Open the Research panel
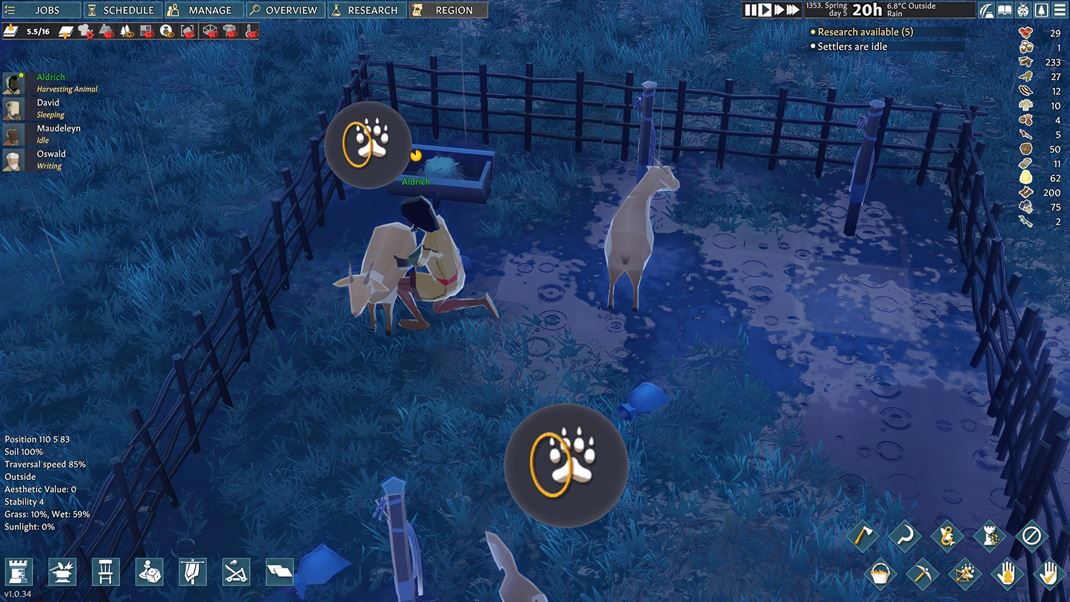Image resolution: width=1070 pixels, height=602 pixels. click(364, 10)
